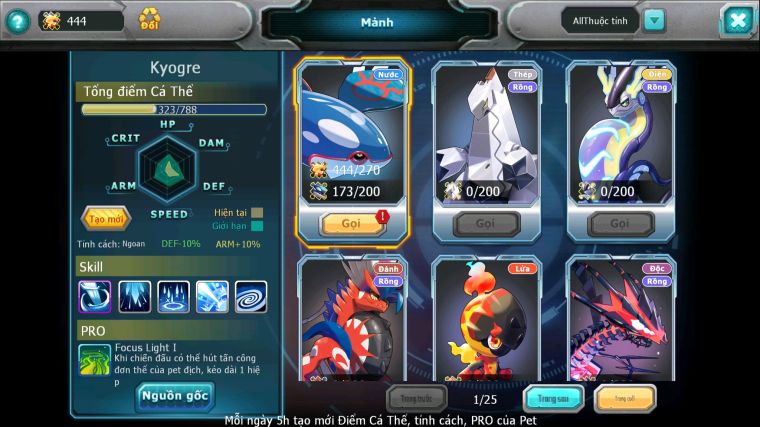
Task: View the swirling spiral skill icon
Action: 251,296
